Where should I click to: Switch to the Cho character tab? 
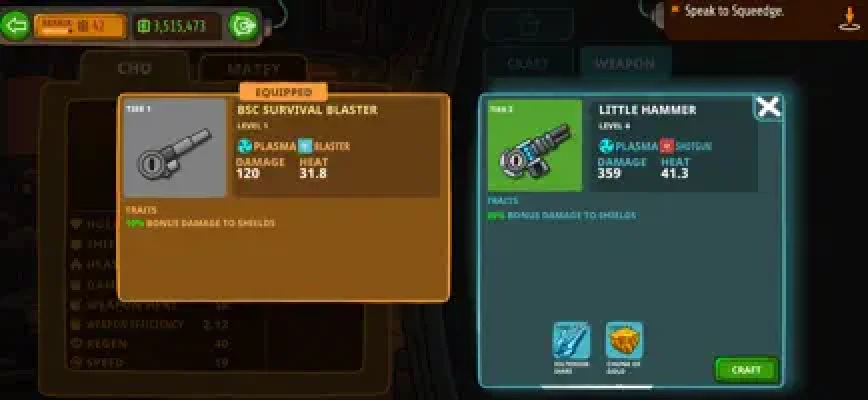click(134, 69)
